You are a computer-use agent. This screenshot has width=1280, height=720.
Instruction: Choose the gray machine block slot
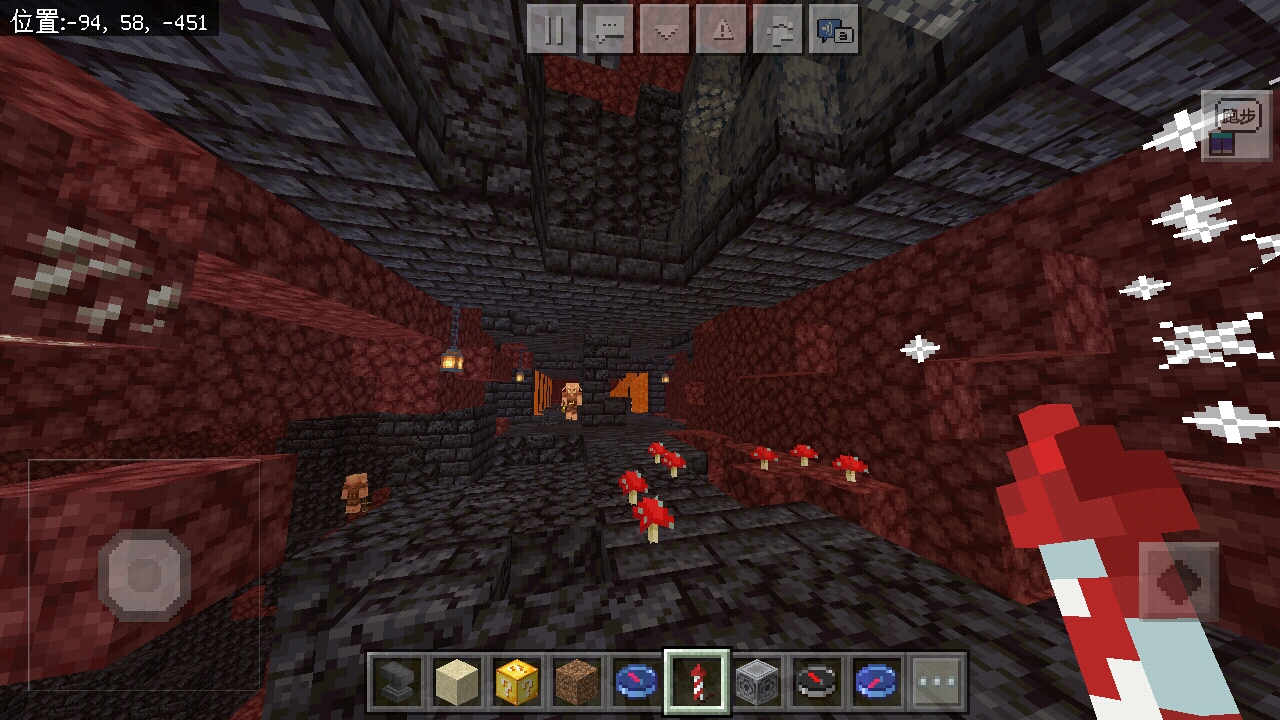pyautogui.click(x=756, y=683)
